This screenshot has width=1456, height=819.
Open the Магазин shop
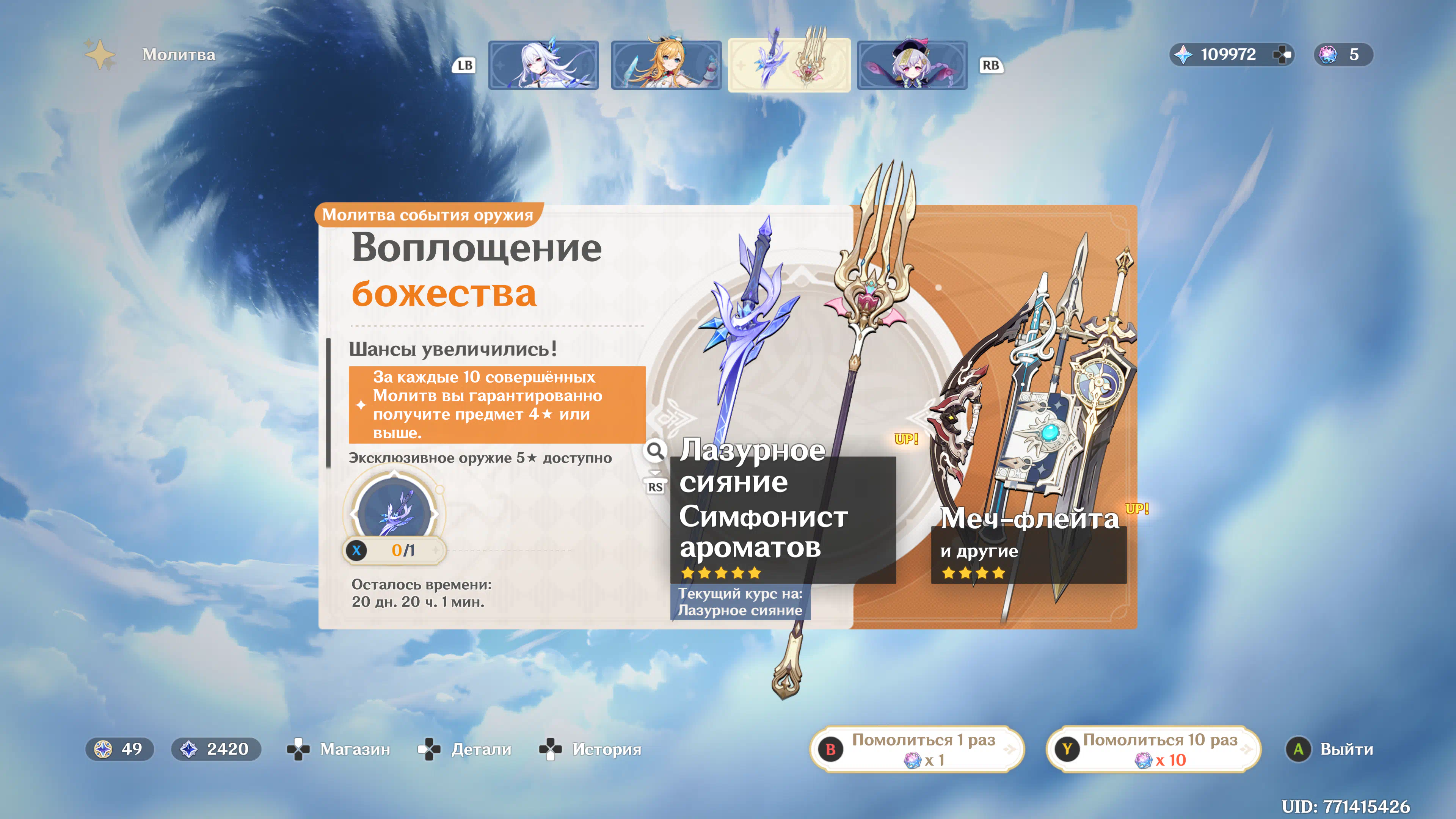(339, 749)
